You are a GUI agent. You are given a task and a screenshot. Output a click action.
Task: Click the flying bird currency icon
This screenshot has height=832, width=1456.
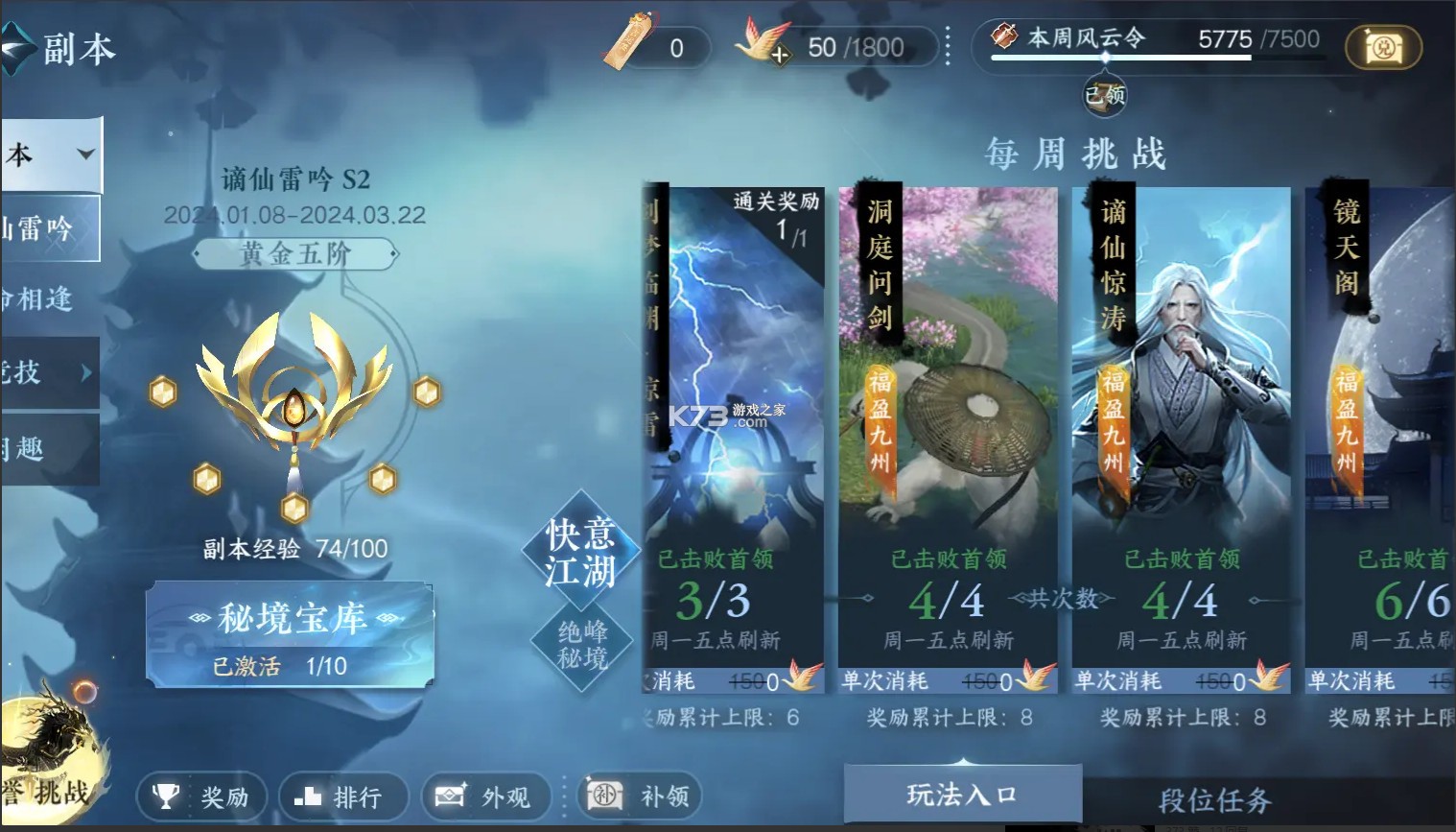tap(763, 41)
